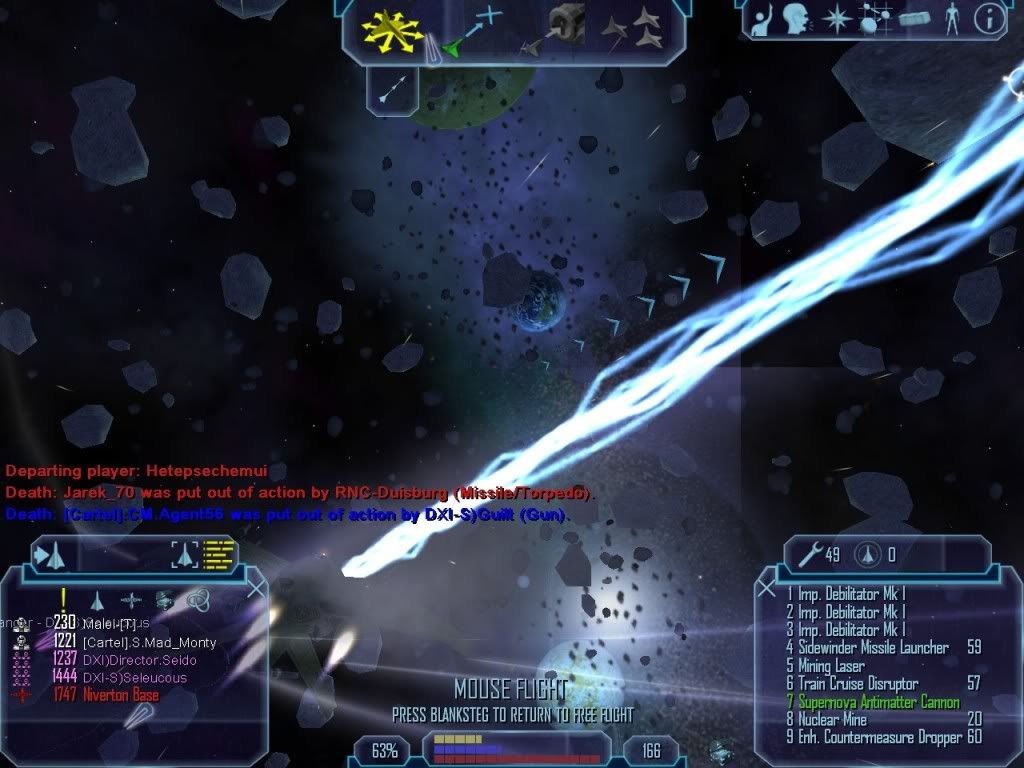The width and height of the screenshot is (1024, 768).
Task: Toggle the cruise engine arrow button
Action: click(391, 88)
